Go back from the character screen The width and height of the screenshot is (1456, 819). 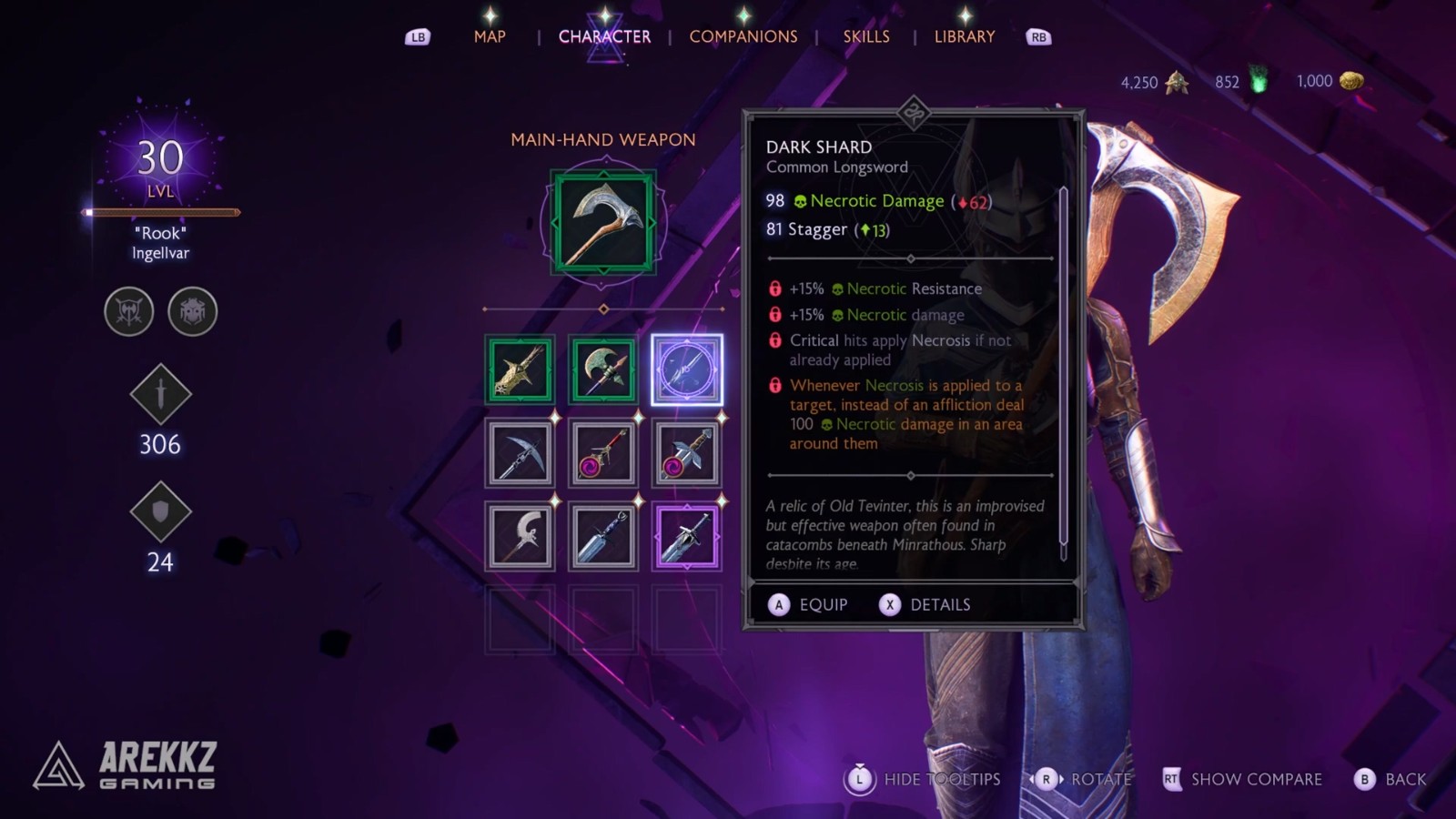[1390, 779]
